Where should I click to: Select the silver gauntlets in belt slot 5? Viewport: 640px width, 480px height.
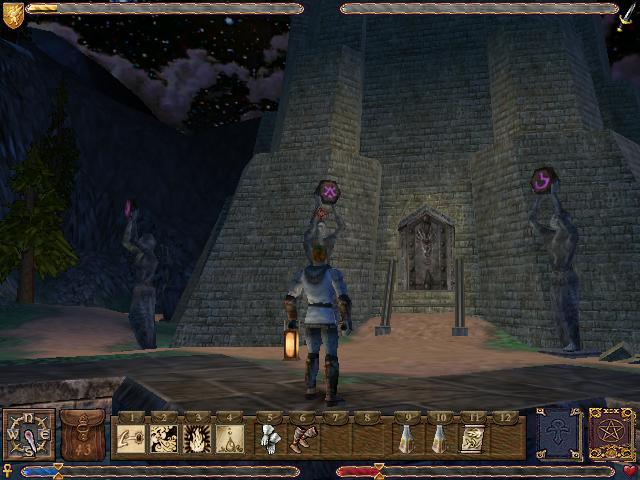click(x=270, y=439)
